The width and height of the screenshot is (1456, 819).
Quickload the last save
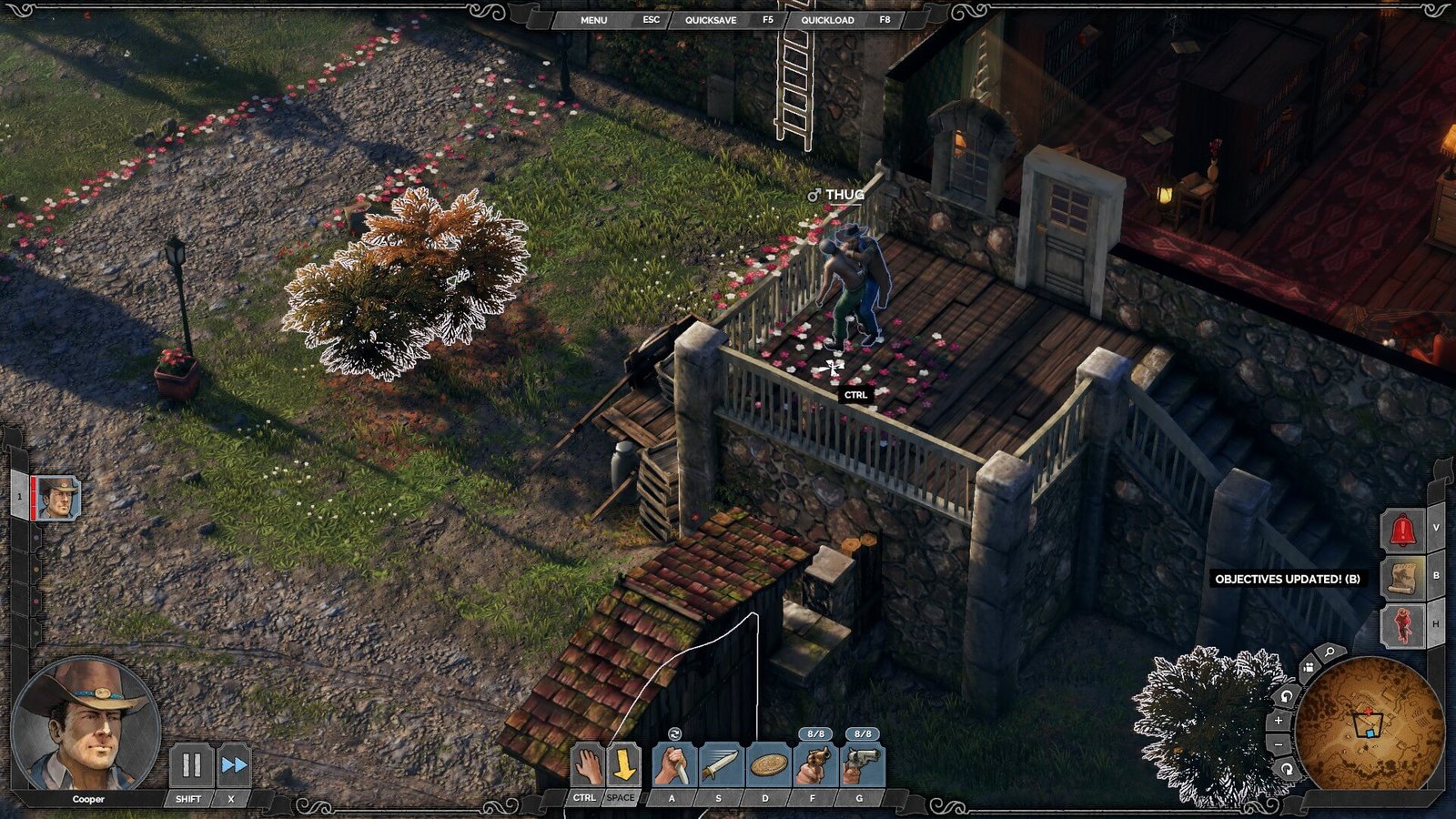coord(827,19)
